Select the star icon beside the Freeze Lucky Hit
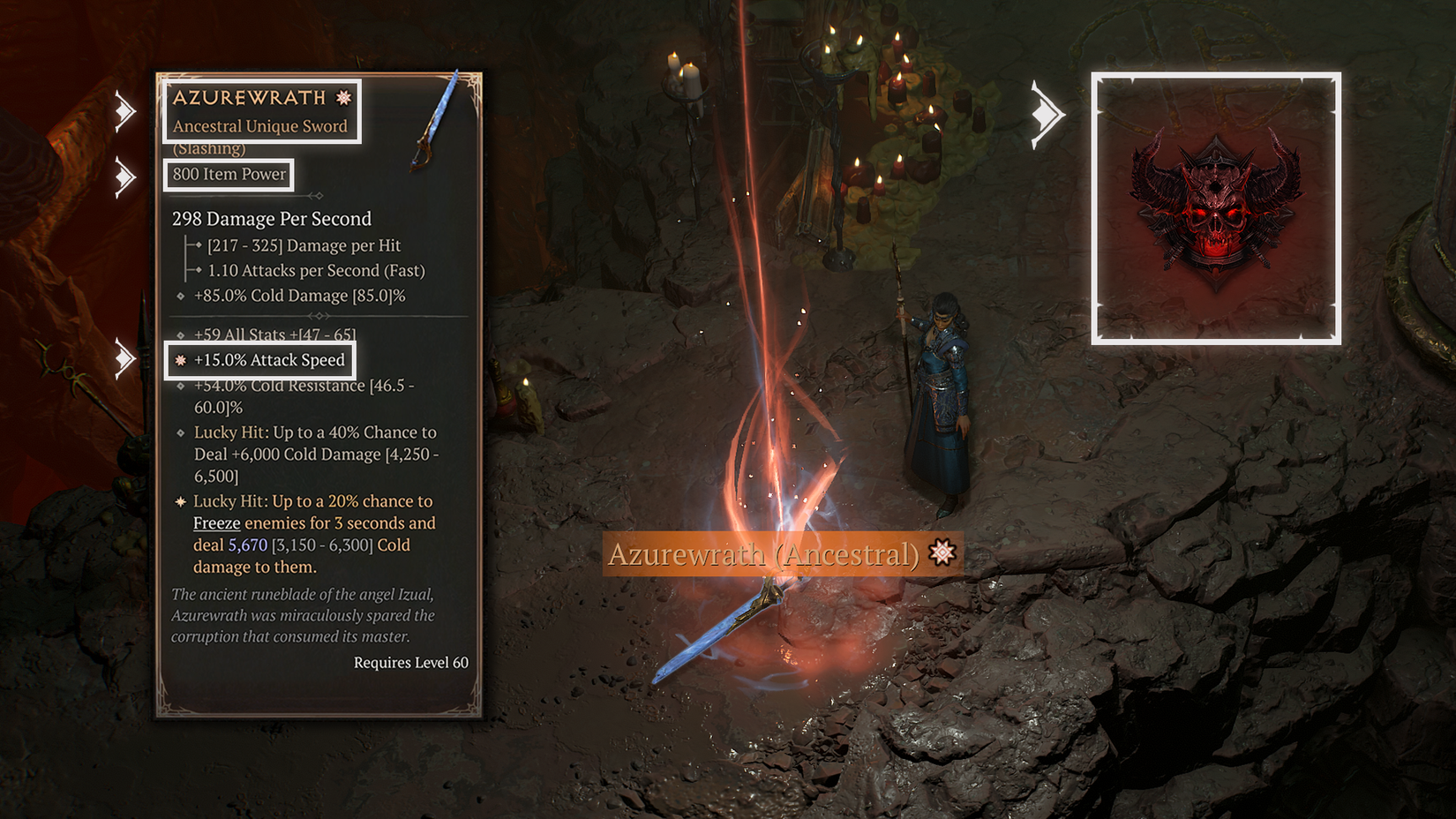 (x=180, y=500)
